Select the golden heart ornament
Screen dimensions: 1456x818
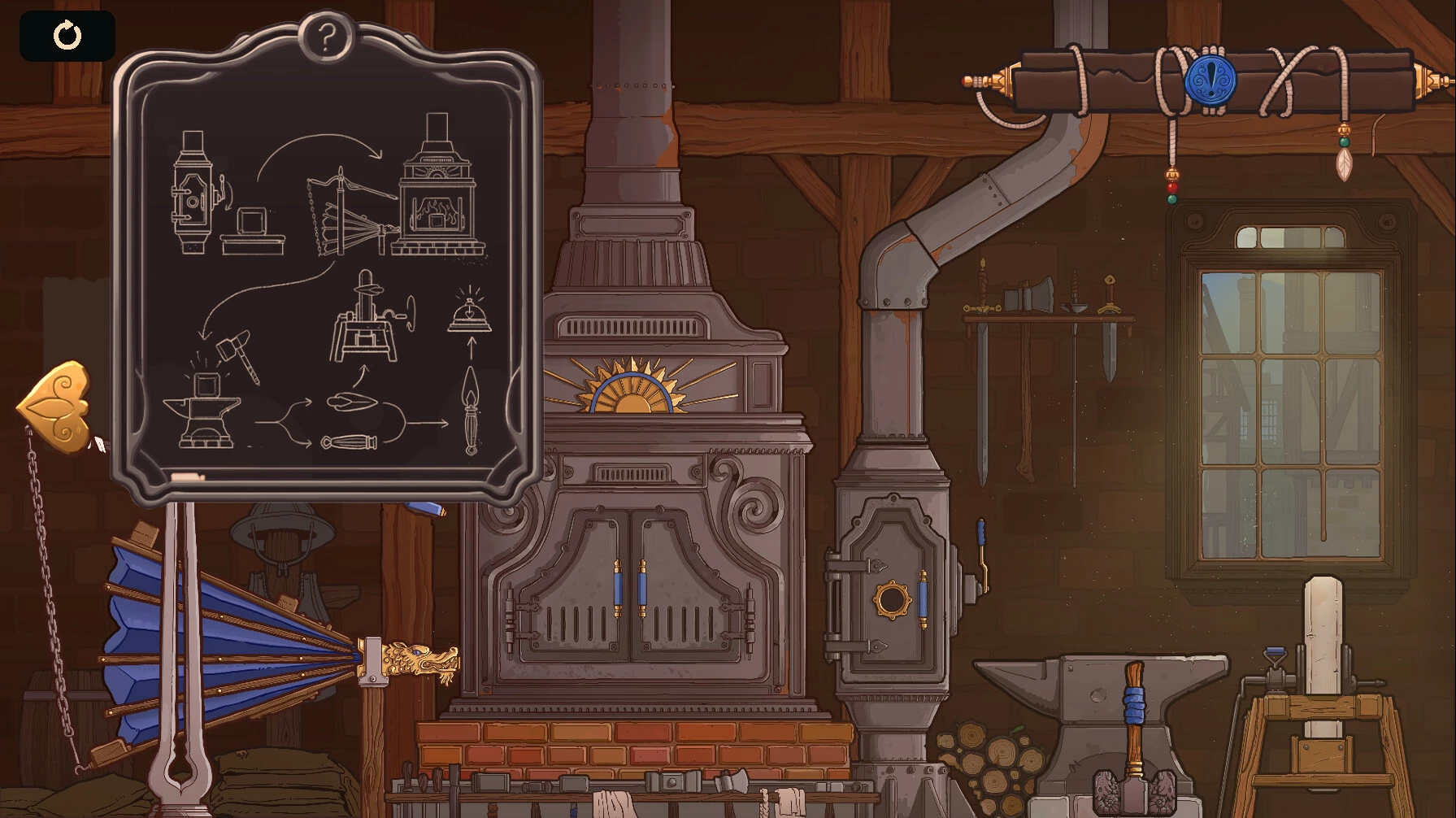[57, 405]
